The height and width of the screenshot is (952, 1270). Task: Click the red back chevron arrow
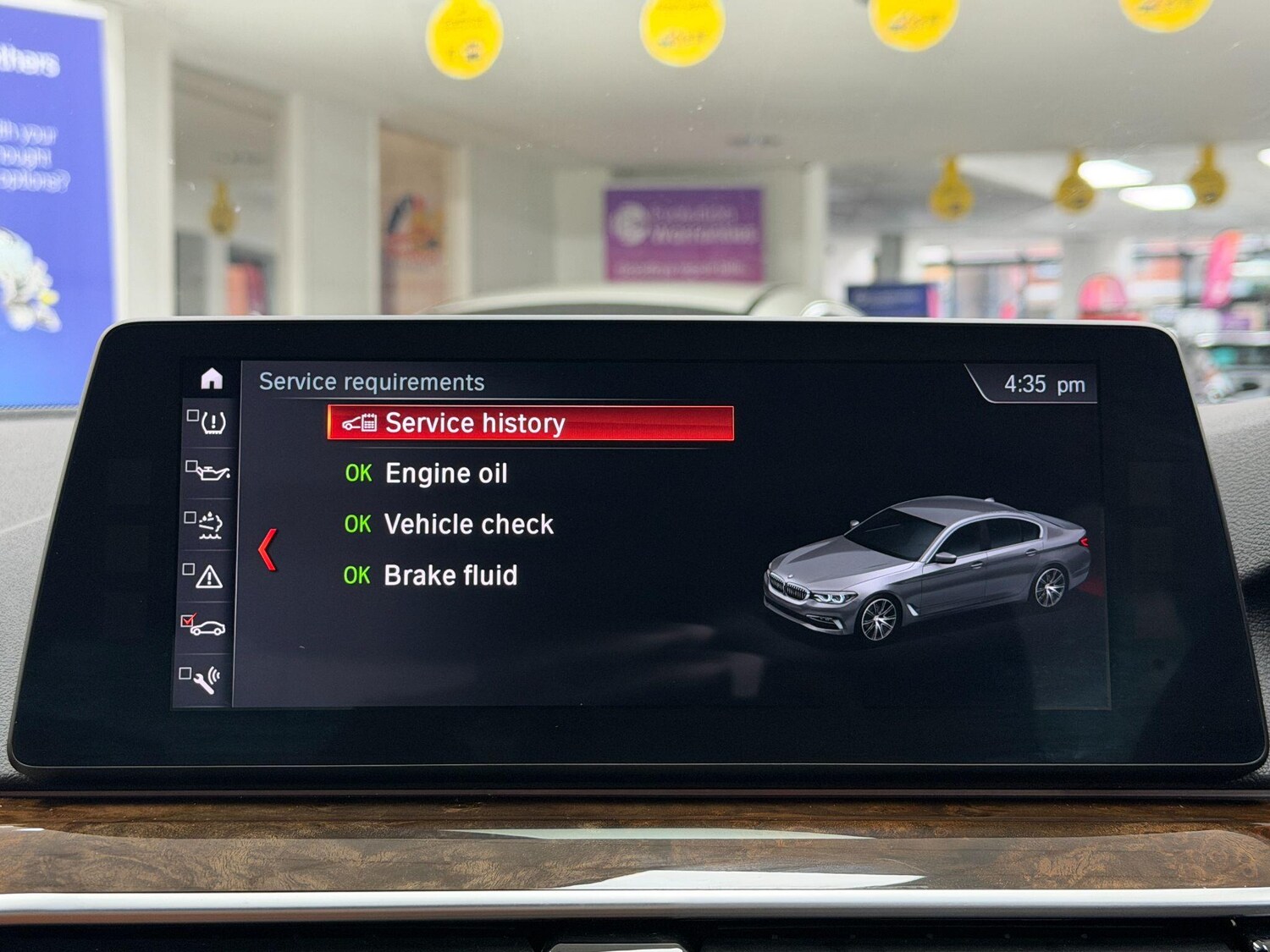[x=265, y=548]
